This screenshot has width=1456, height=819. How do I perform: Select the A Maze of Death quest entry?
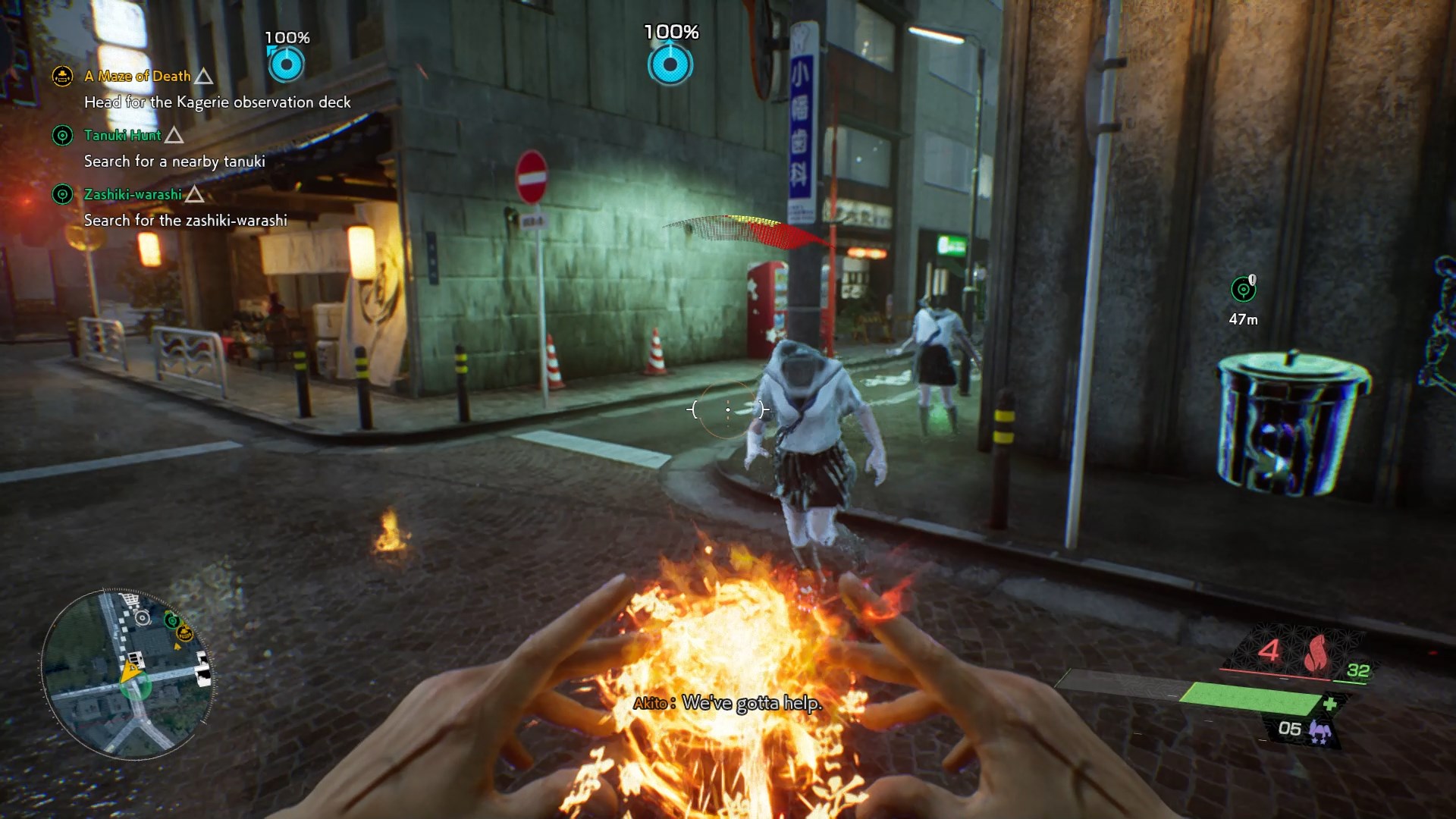(137, 76)
